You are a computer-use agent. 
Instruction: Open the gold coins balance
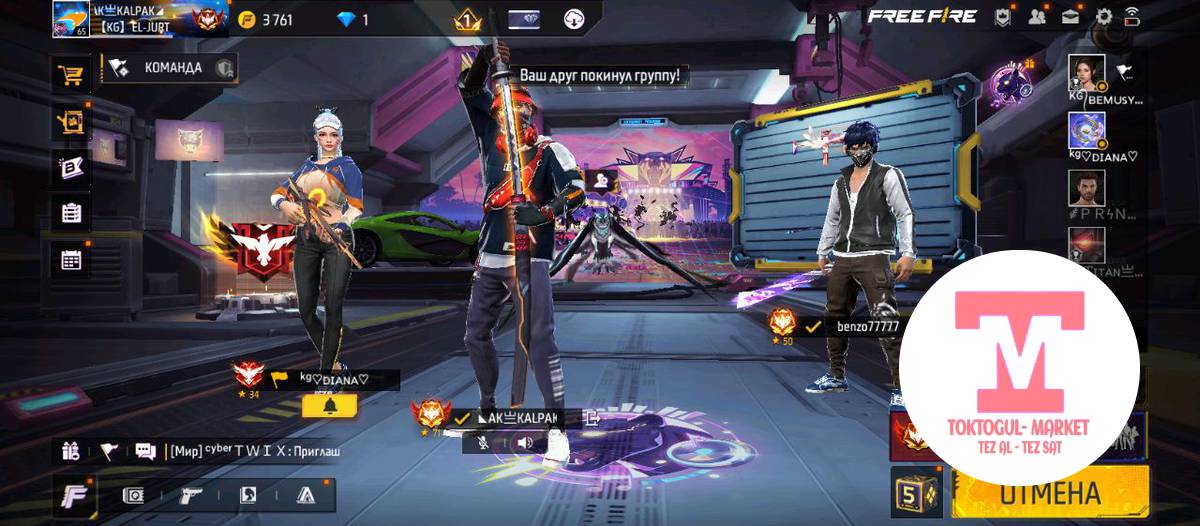(x=268, y=19)
